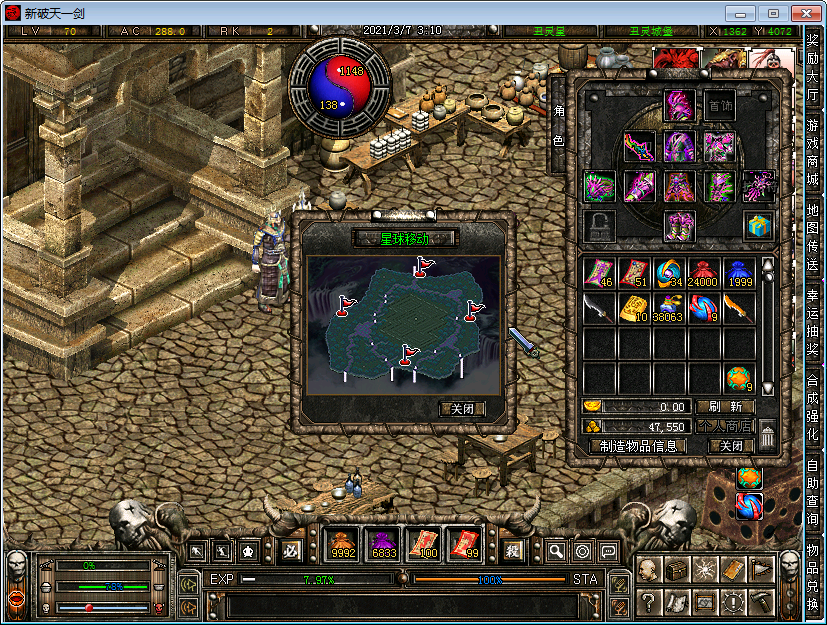Click the bottom red flag map marker
Viewport: 827px width, 625px height.
407,354
